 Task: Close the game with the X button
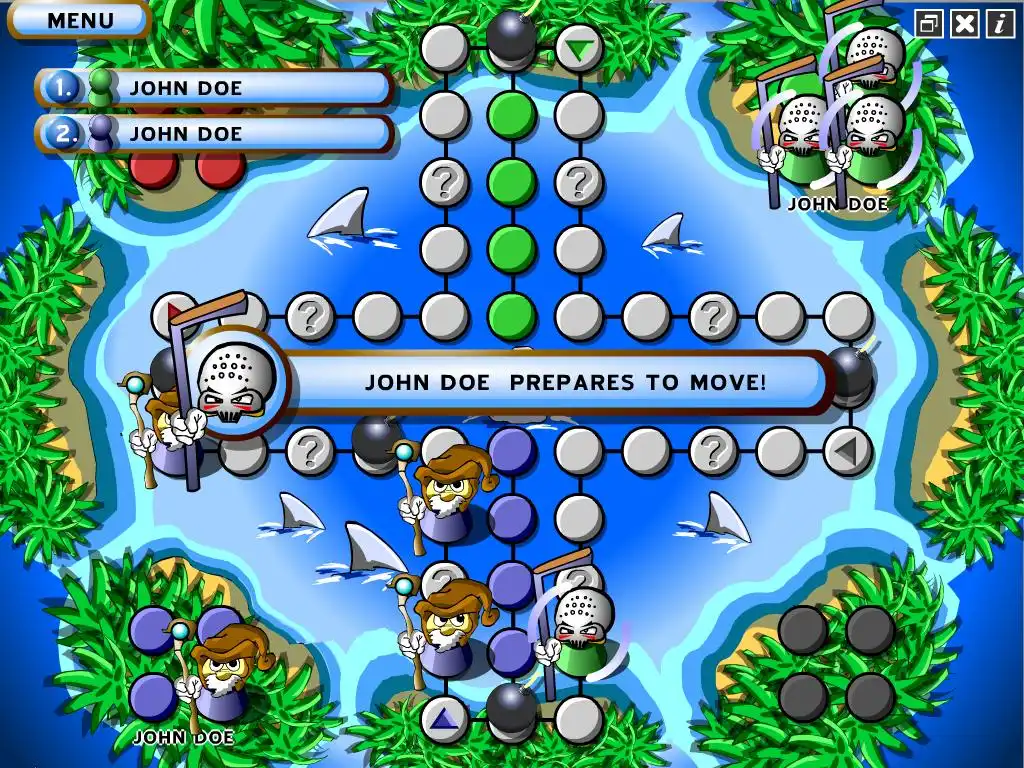click(x=964, y=24)
